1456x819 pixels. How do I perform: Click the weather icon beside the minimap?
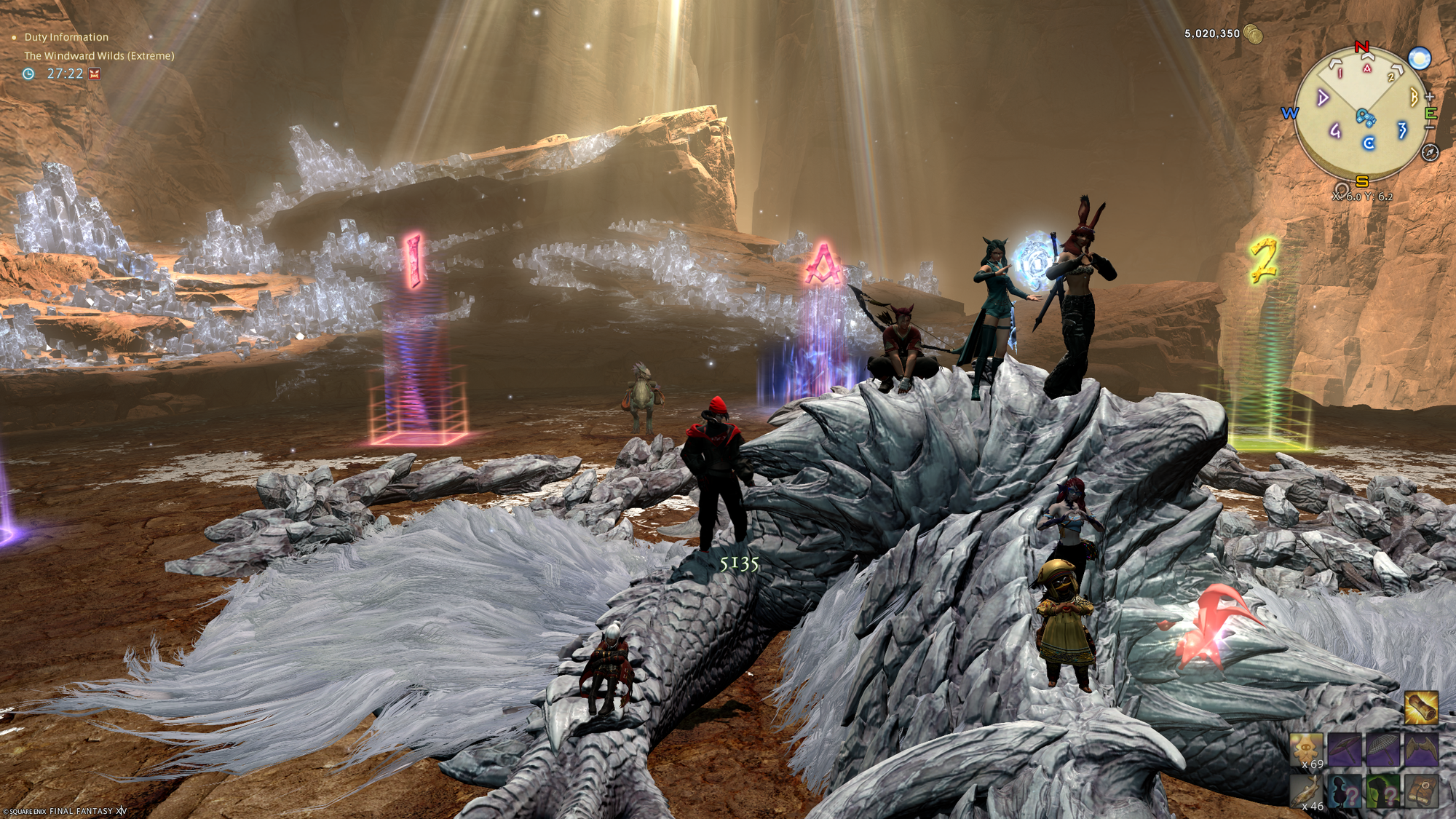(x=1420, y=58)
